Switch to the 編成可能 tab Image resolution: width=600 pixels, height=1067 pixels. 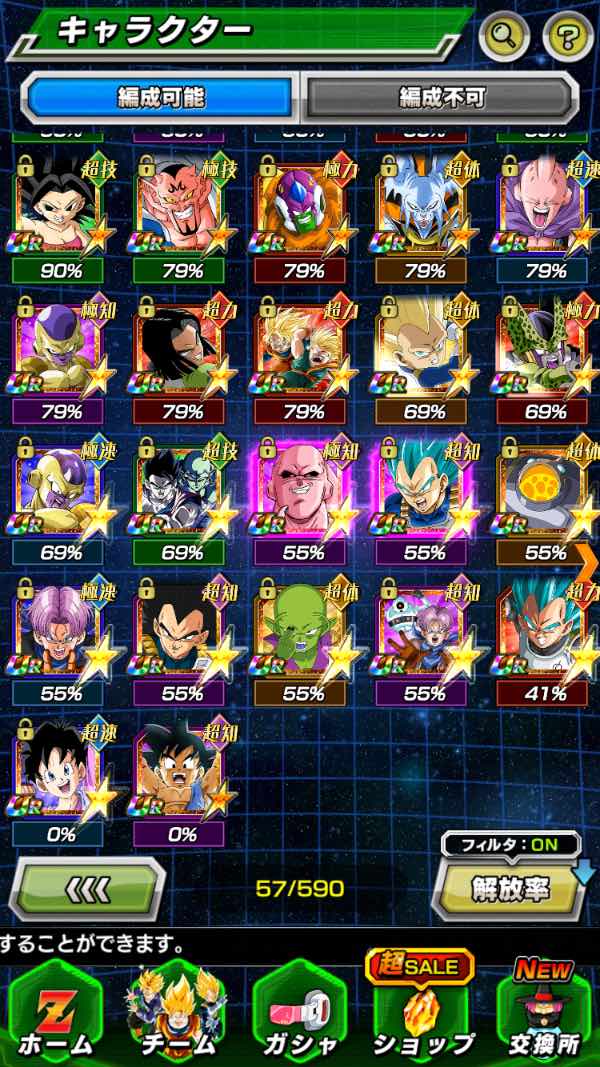pos(160,97)
